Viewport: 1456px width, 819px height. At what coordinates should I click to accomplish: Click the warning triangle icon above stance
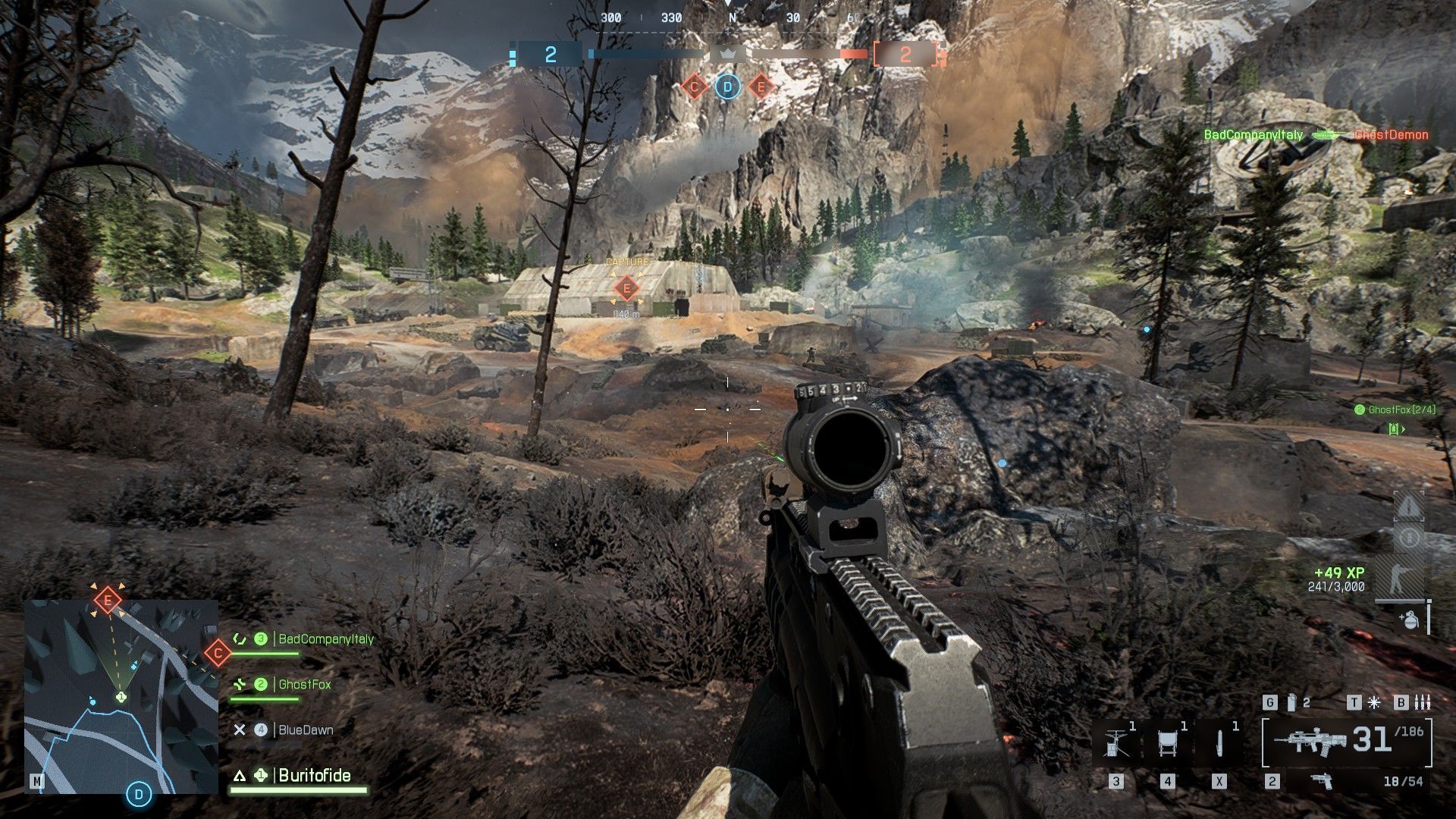click(1408, 507)
